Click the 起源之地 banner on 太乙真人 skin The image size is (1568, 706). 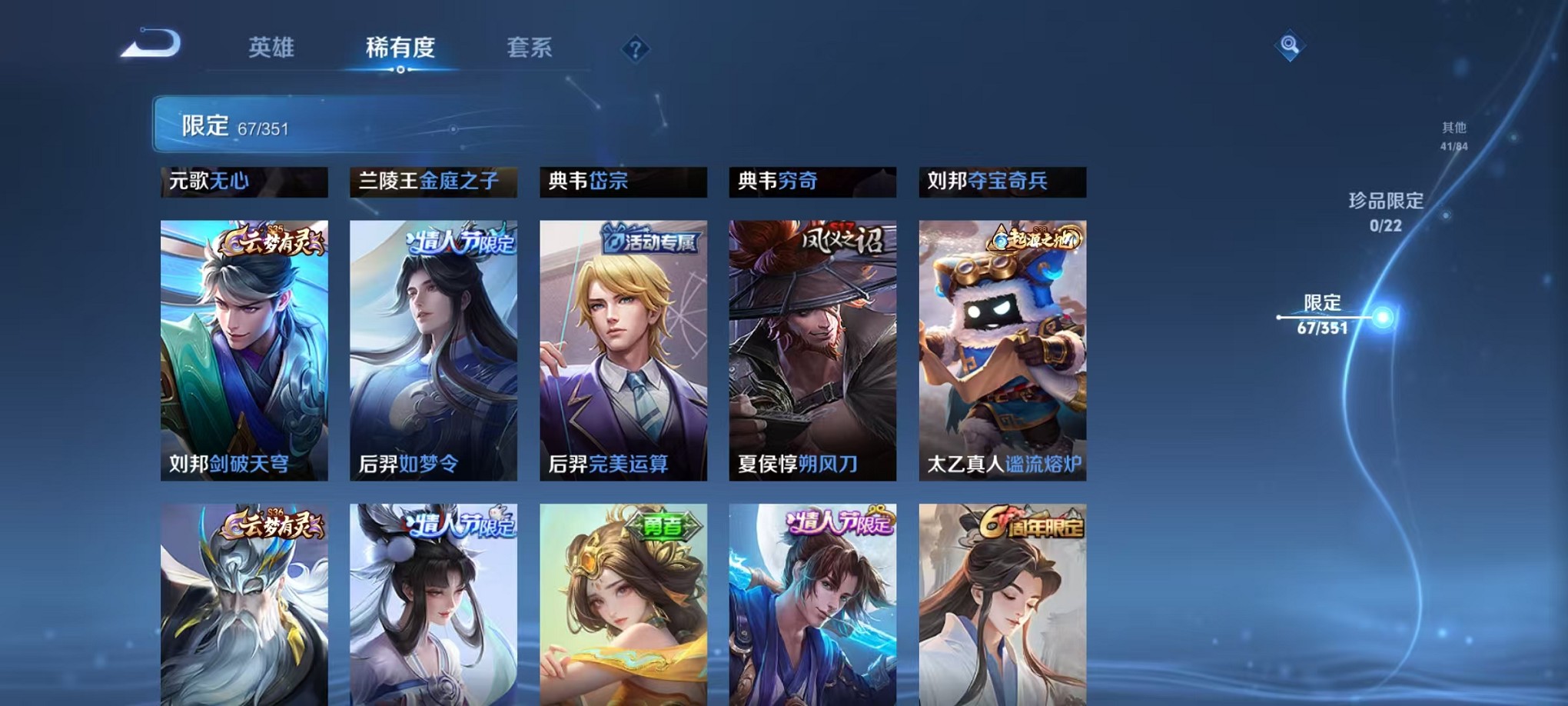tap(1034, 240)
